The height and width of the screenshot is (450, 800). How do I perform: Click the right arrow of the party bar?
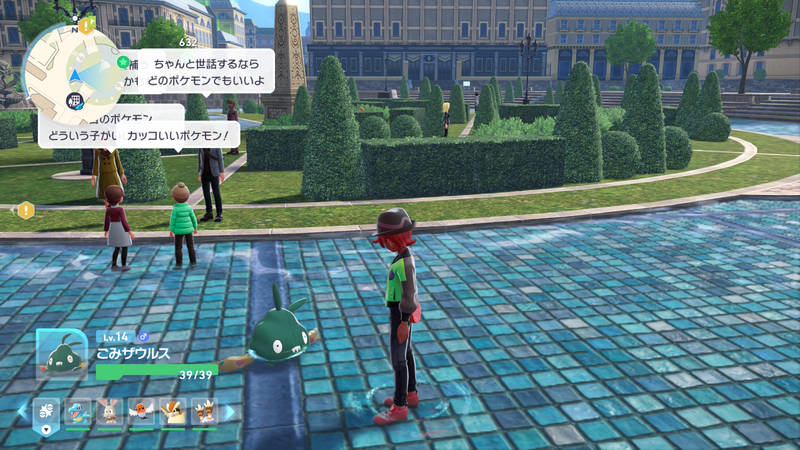(229, 411)
